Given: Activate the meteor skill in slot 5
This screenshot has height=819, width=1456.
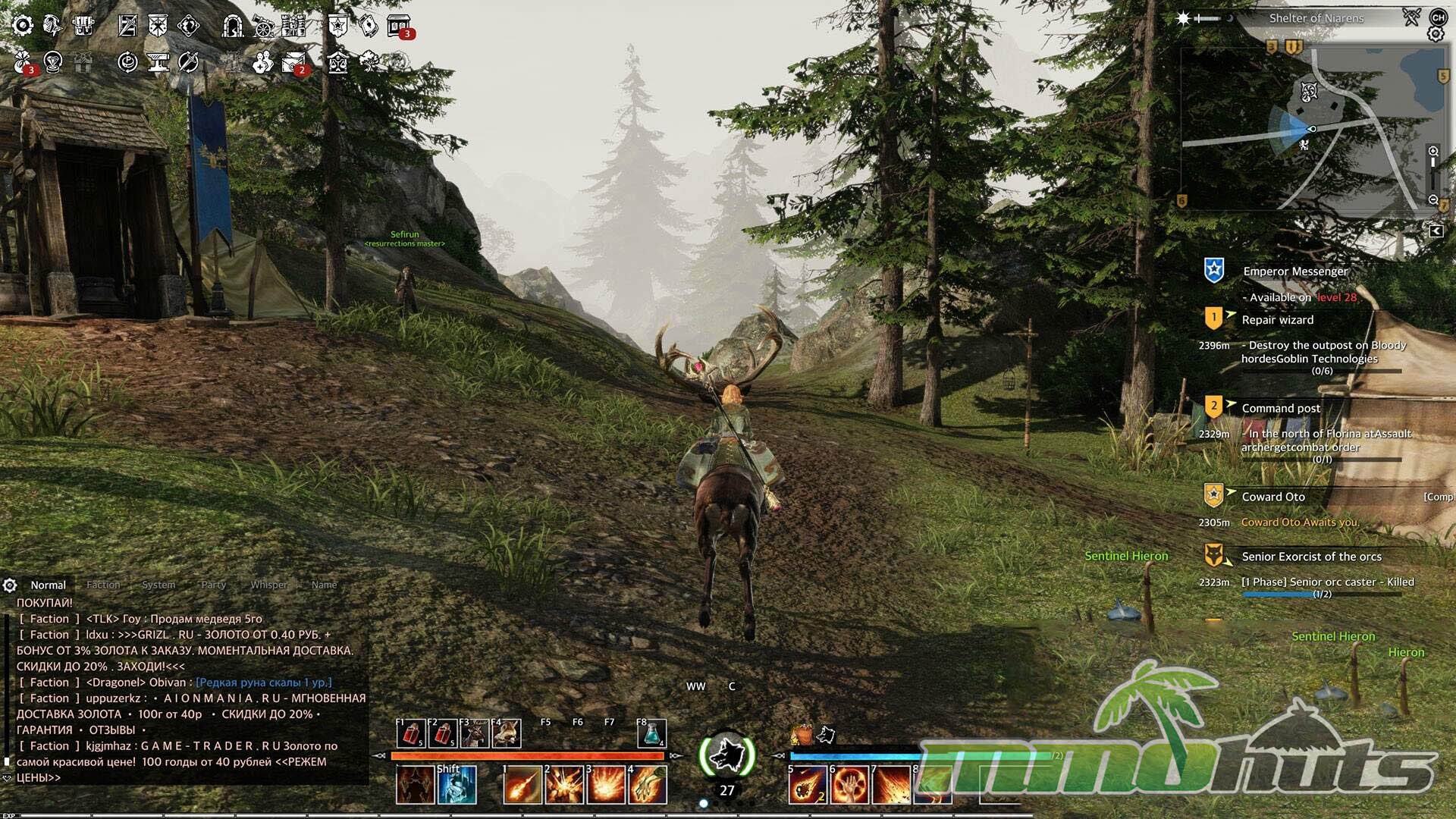Looking at the screenshot, I should 808,784.
